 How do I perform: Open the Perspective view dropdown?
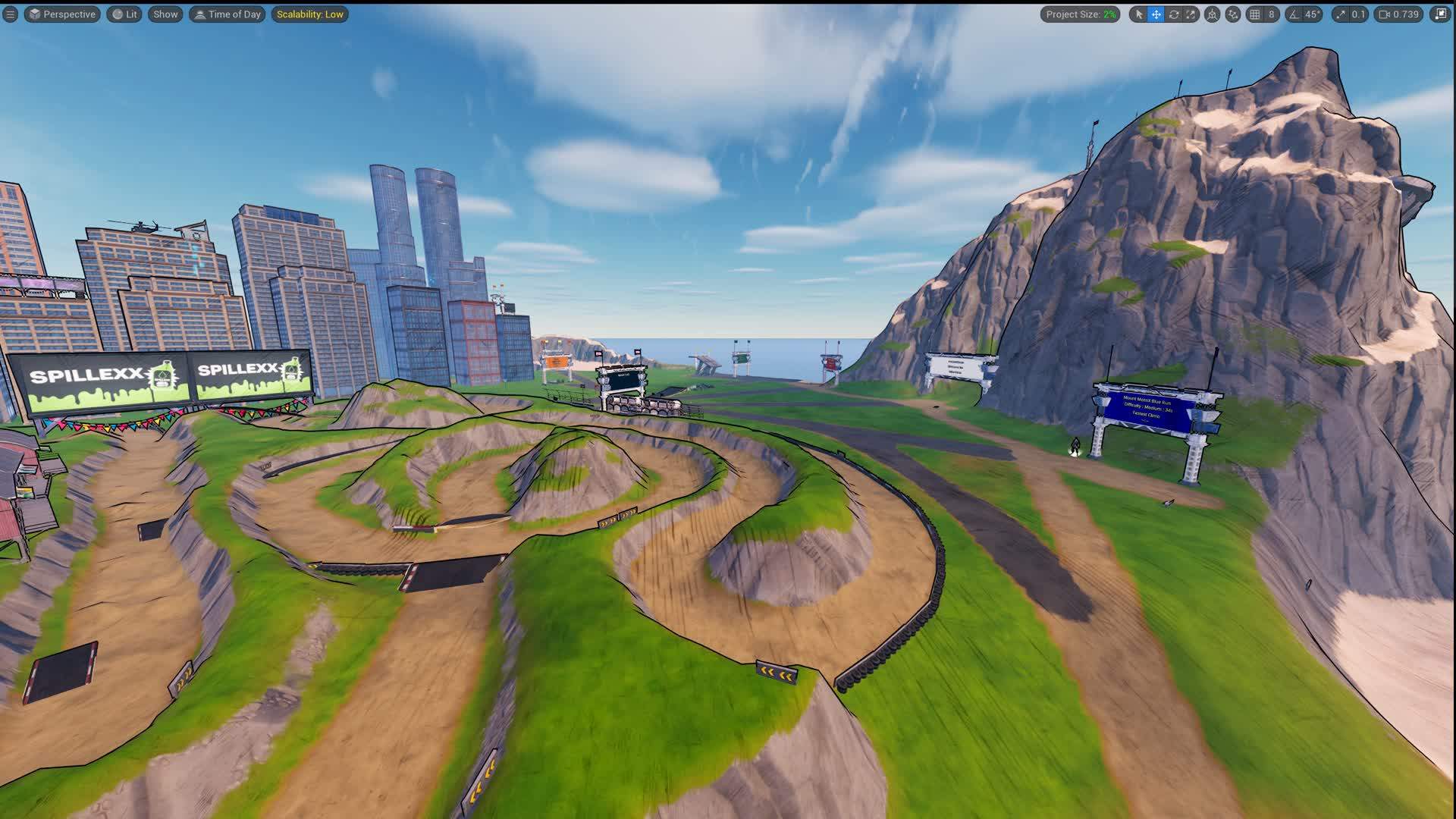click(61, 14)
